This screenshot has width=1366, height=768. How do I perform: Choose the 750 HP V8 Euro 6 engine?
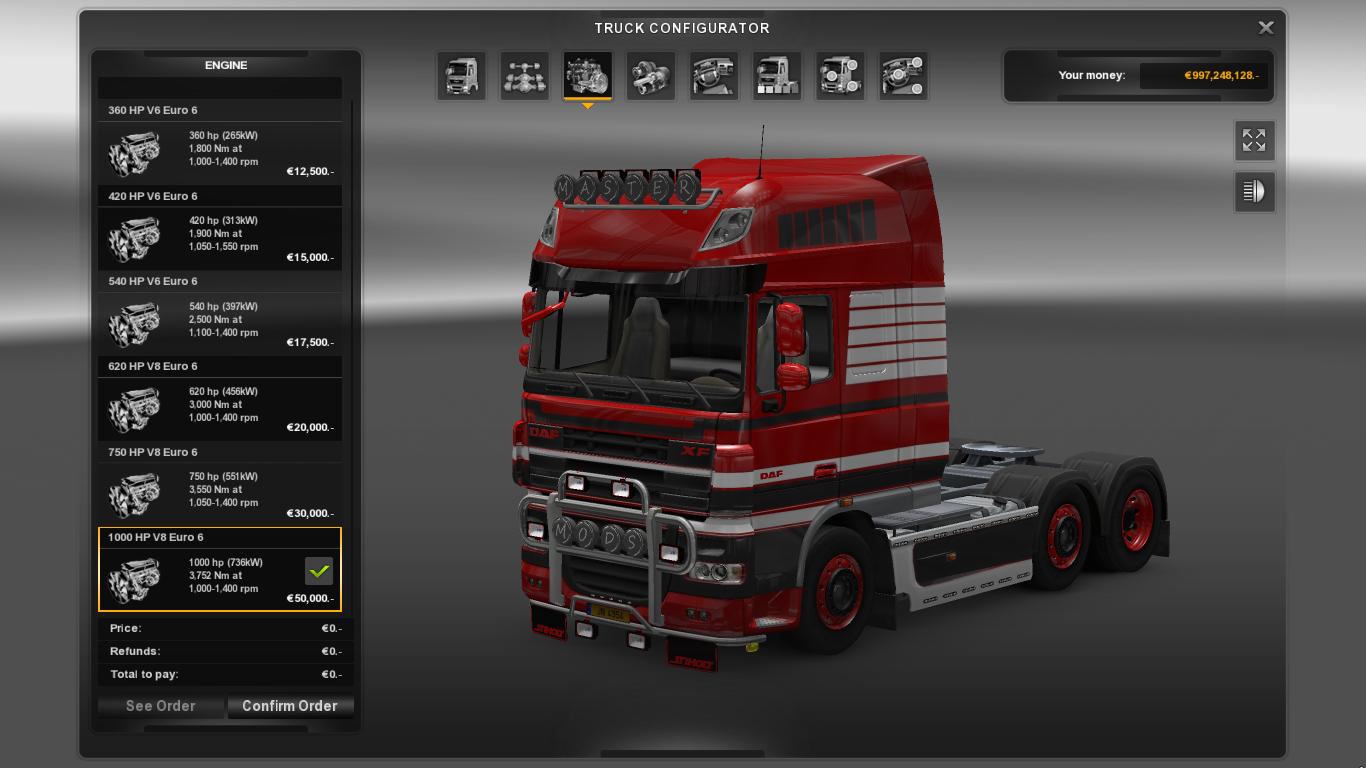[x=220, y=490]
